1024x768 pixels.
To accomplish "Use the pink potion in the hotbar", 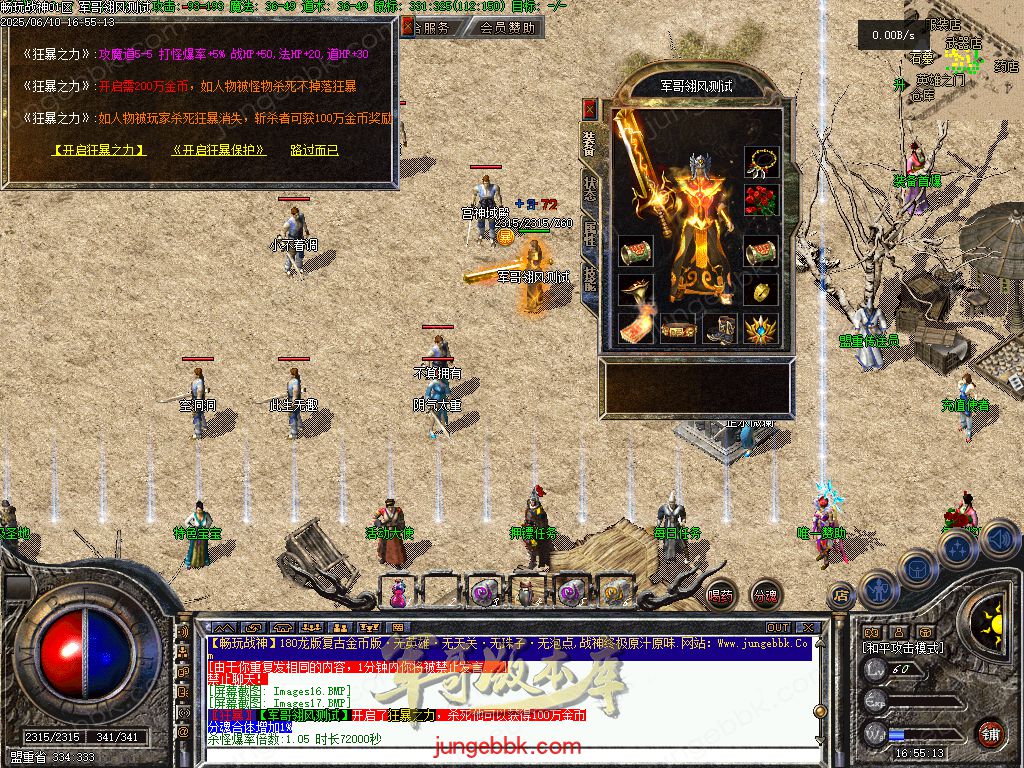I will coord(398,592).
